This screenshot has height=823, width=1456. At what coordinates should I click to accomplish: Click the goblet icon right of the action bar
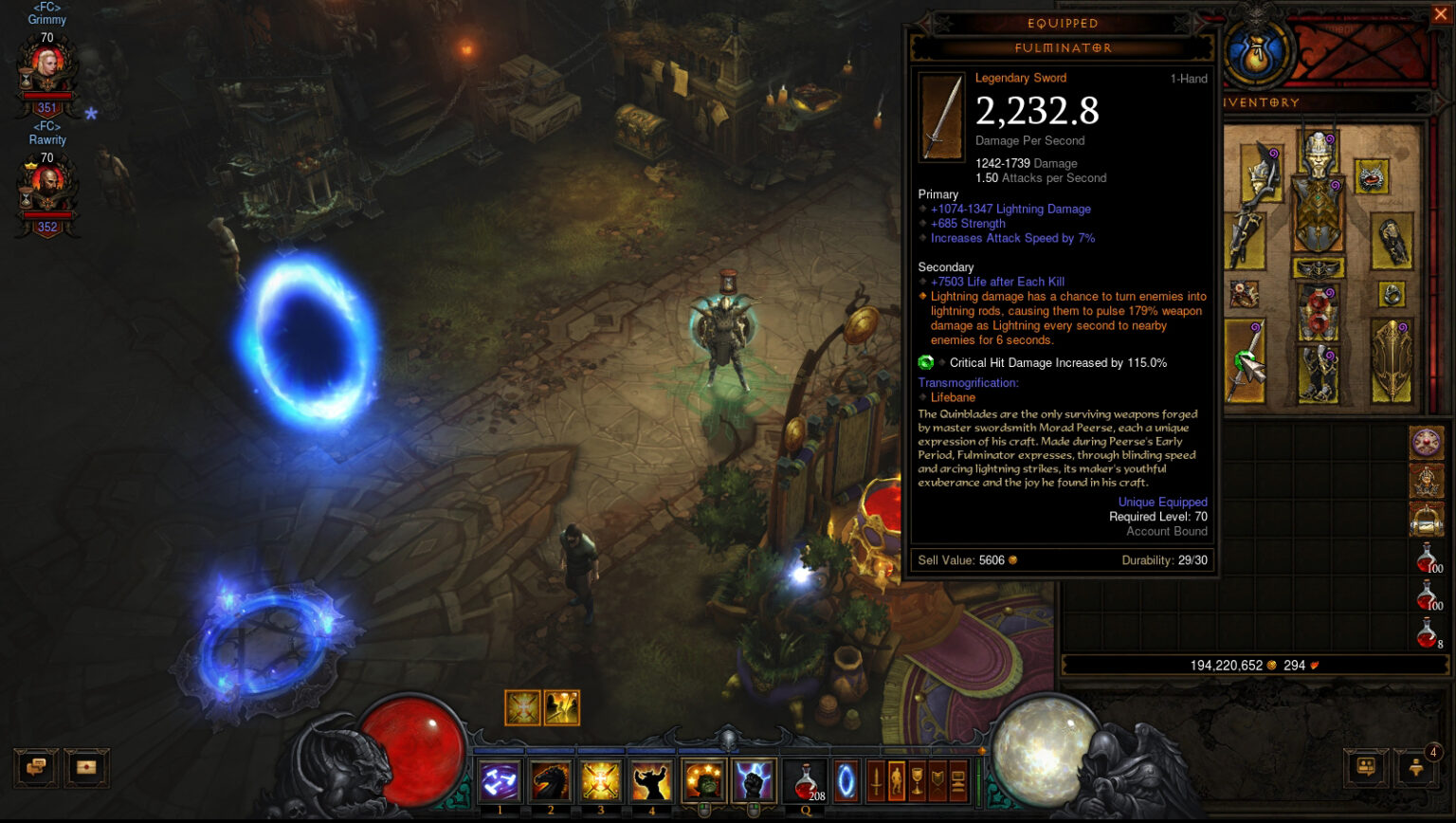(x=919, y=779)
